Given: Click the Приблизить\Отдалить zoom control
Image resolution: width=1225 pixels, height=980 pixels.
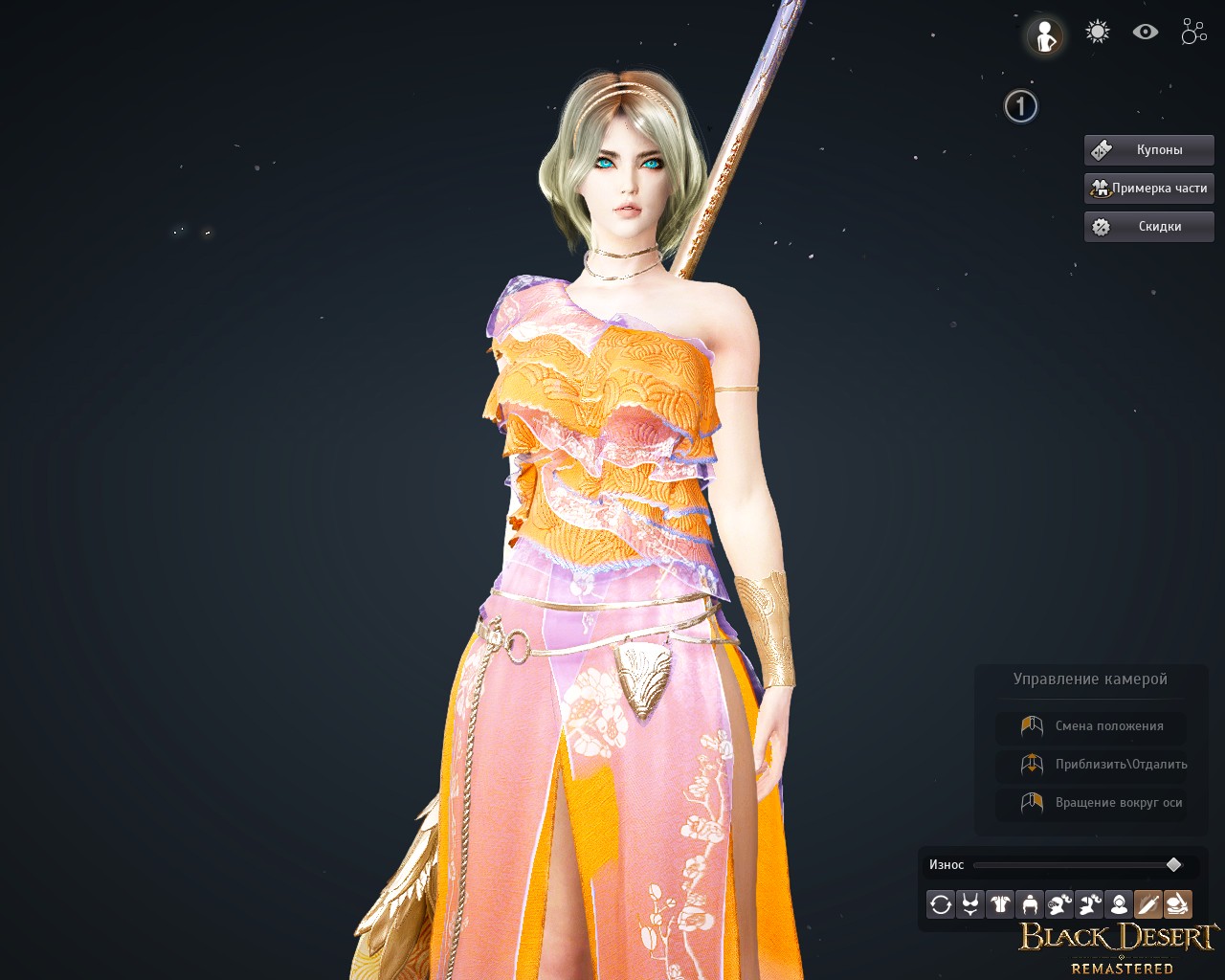Looking at the screenshot, I should pos(1091,765).
